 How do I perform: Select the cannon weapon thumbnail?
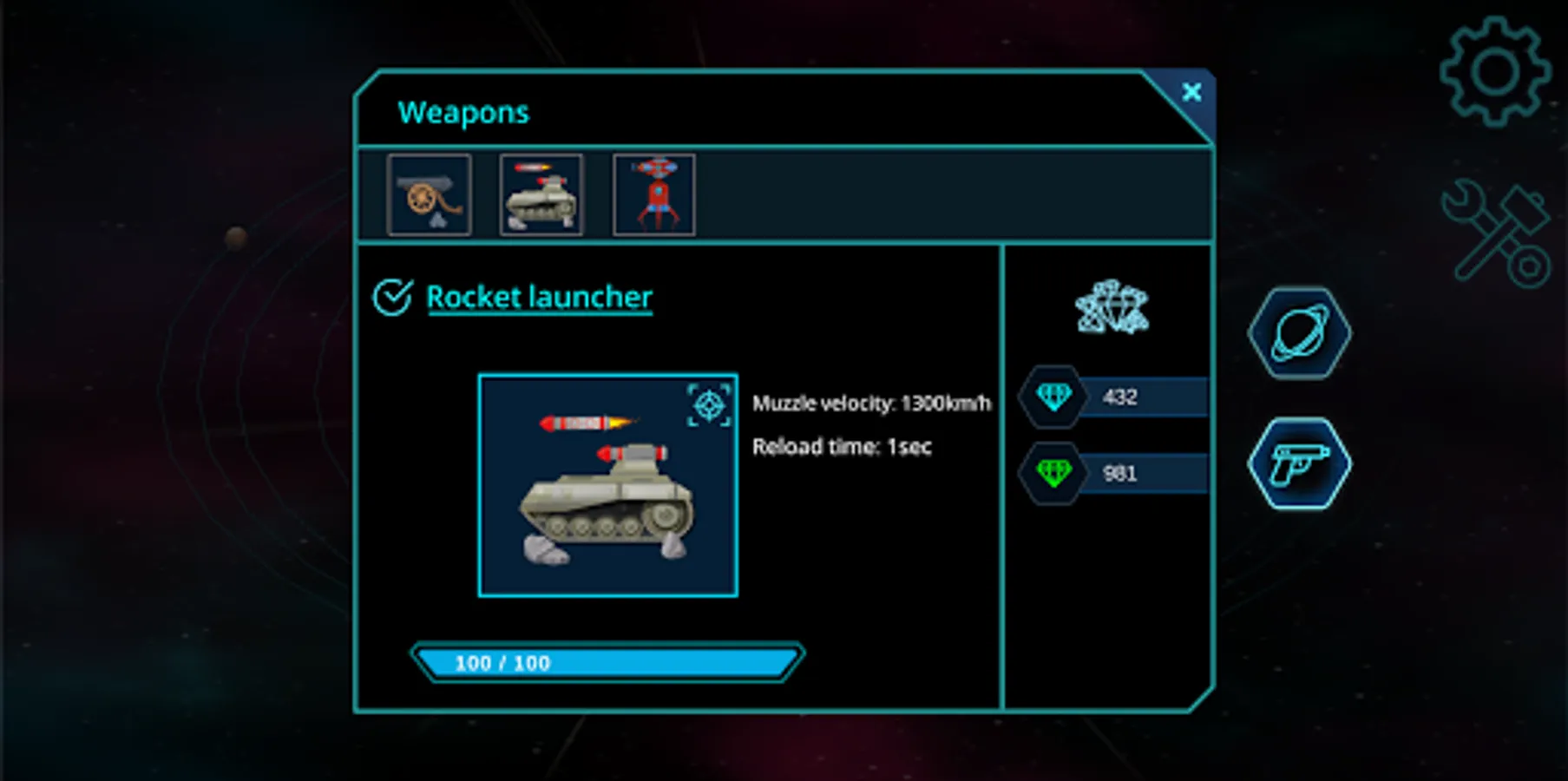click(430, 194)
